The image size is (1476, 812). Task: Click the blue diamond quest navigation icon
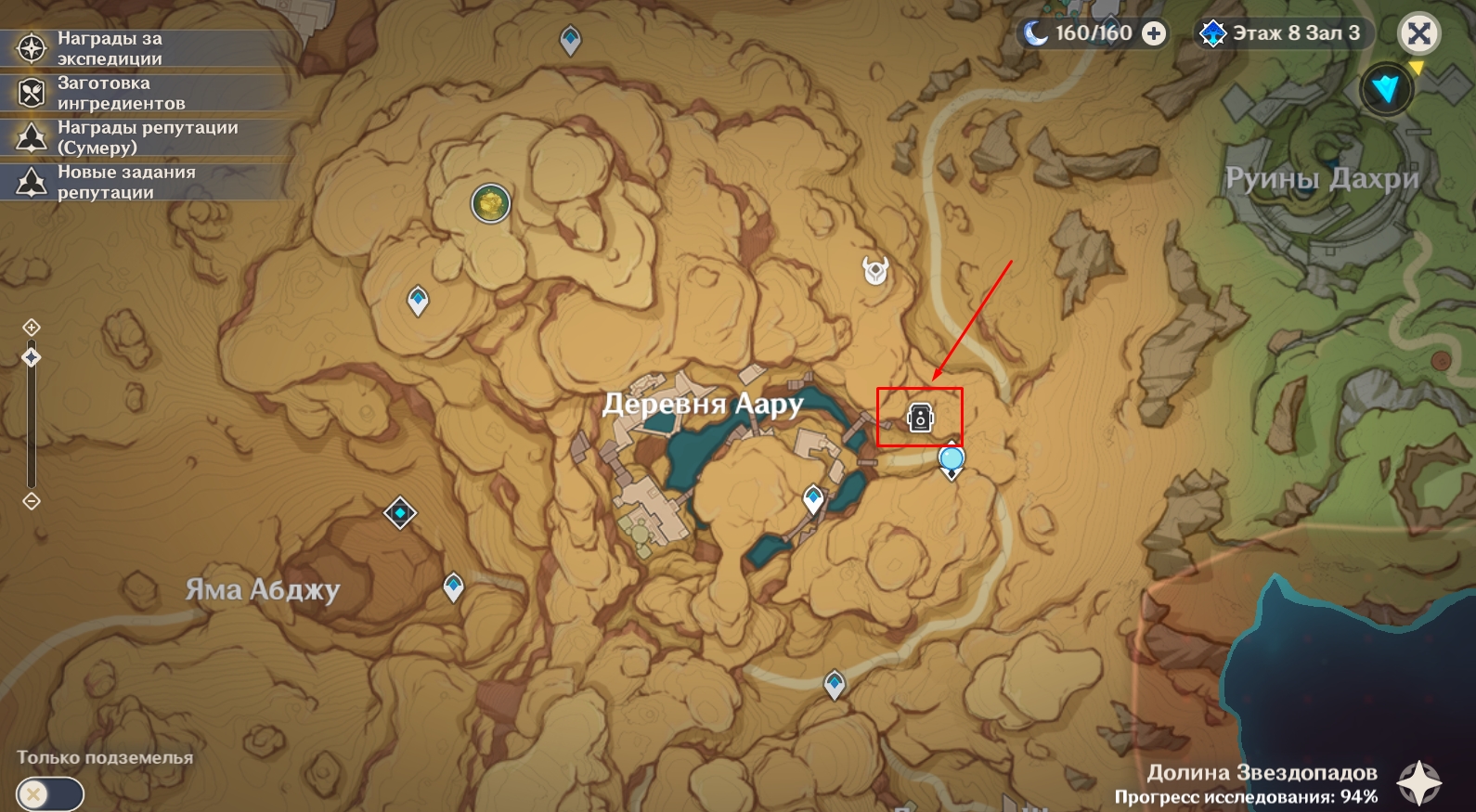(1386, 89)
